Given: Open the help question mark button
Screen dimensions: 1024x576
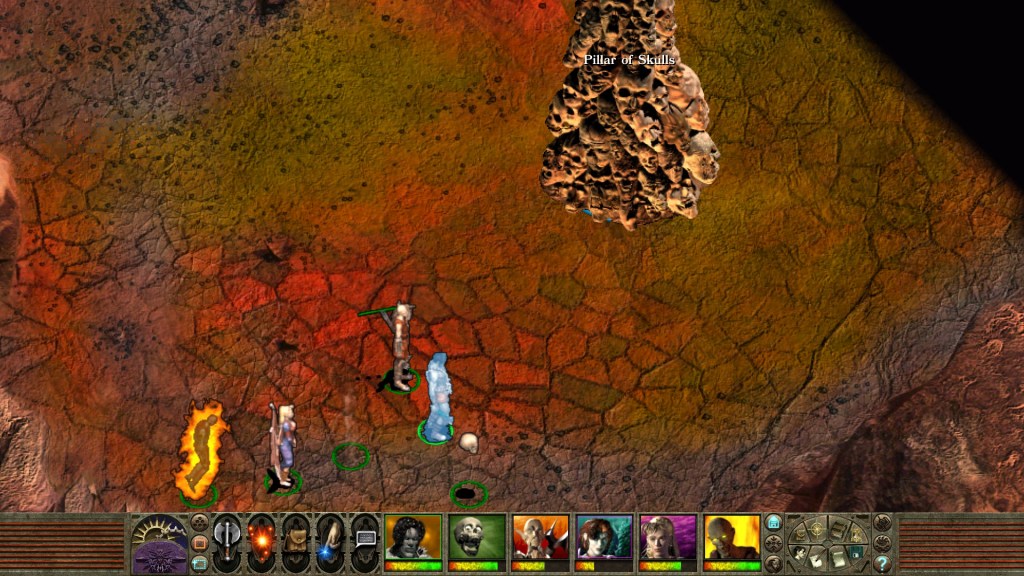Looking at the screenshot, I should [x=882, y=563].
